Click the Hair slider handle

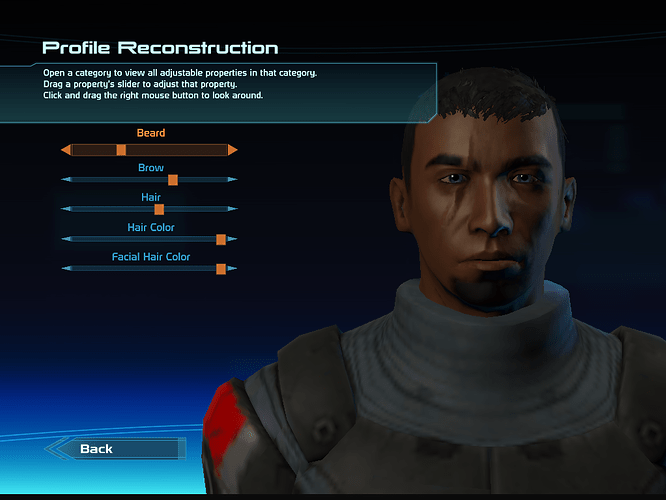point(159,209)
